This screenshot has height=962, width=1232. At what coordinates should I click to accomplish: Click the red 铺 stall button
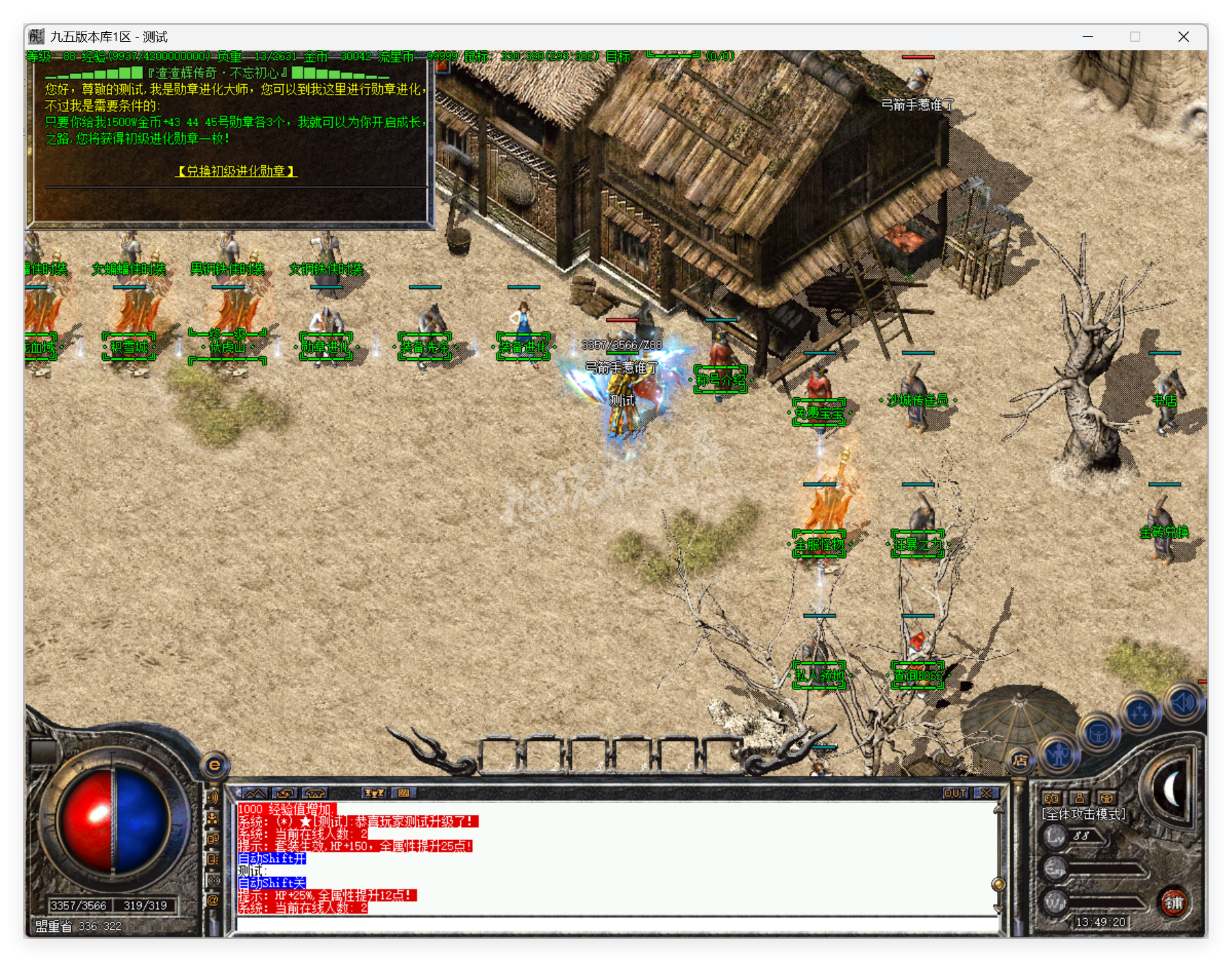point(1174,902)
